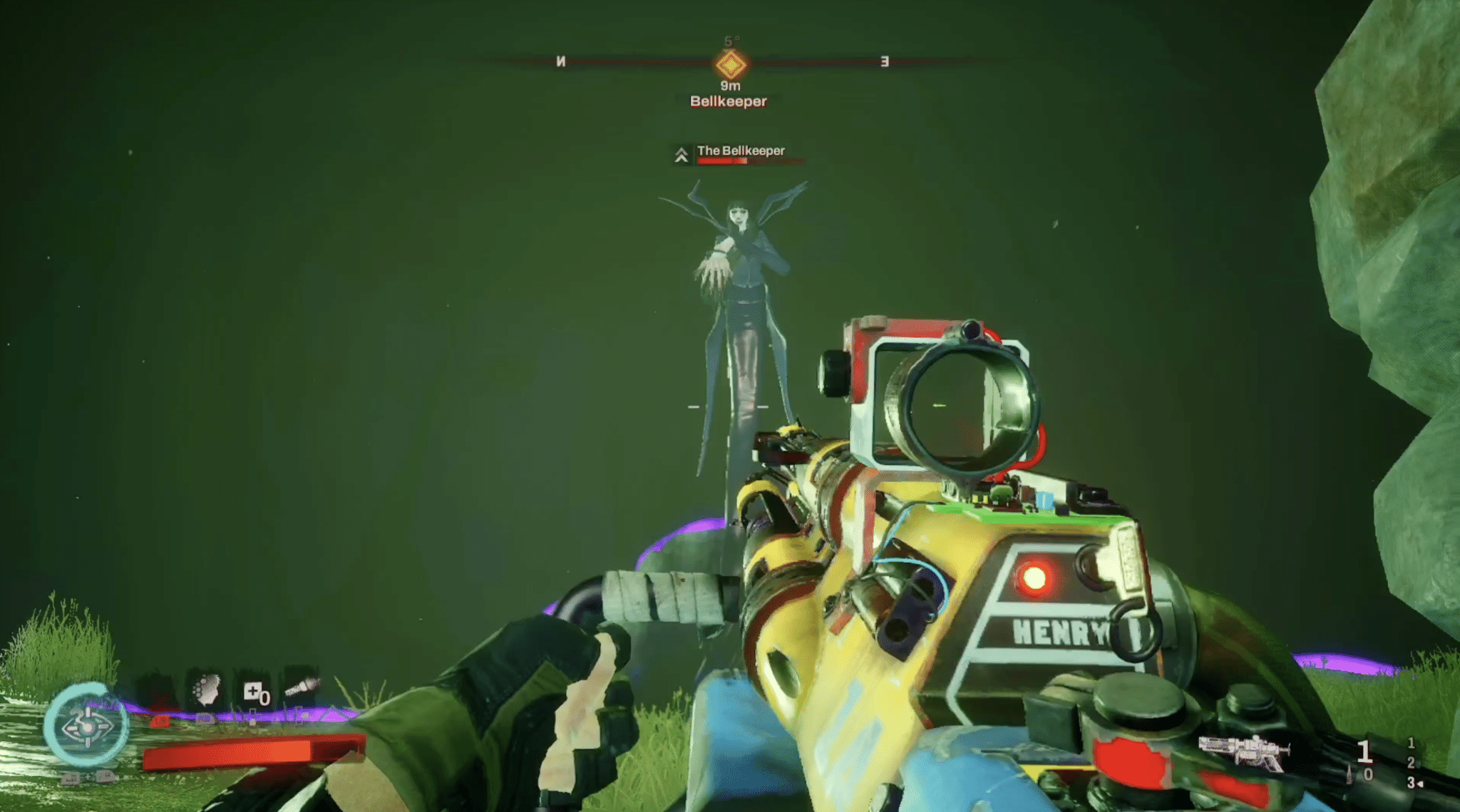Toggle weapon slot 1 in the loadout list
This screenshot has width=1460, height=812.
point(1411,744)
